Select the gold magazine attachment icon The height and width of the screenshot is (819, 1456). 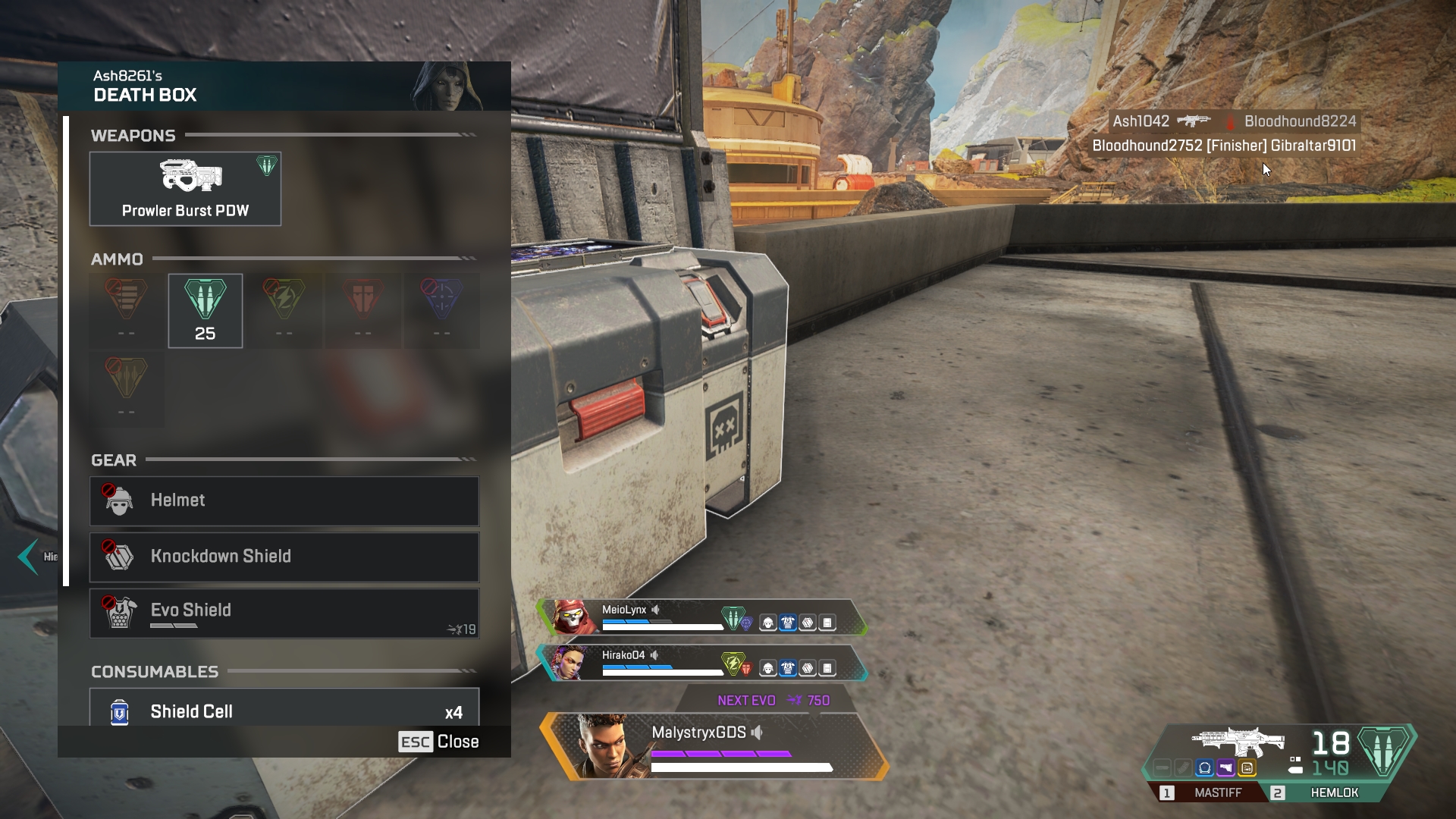coord(1247,767)
